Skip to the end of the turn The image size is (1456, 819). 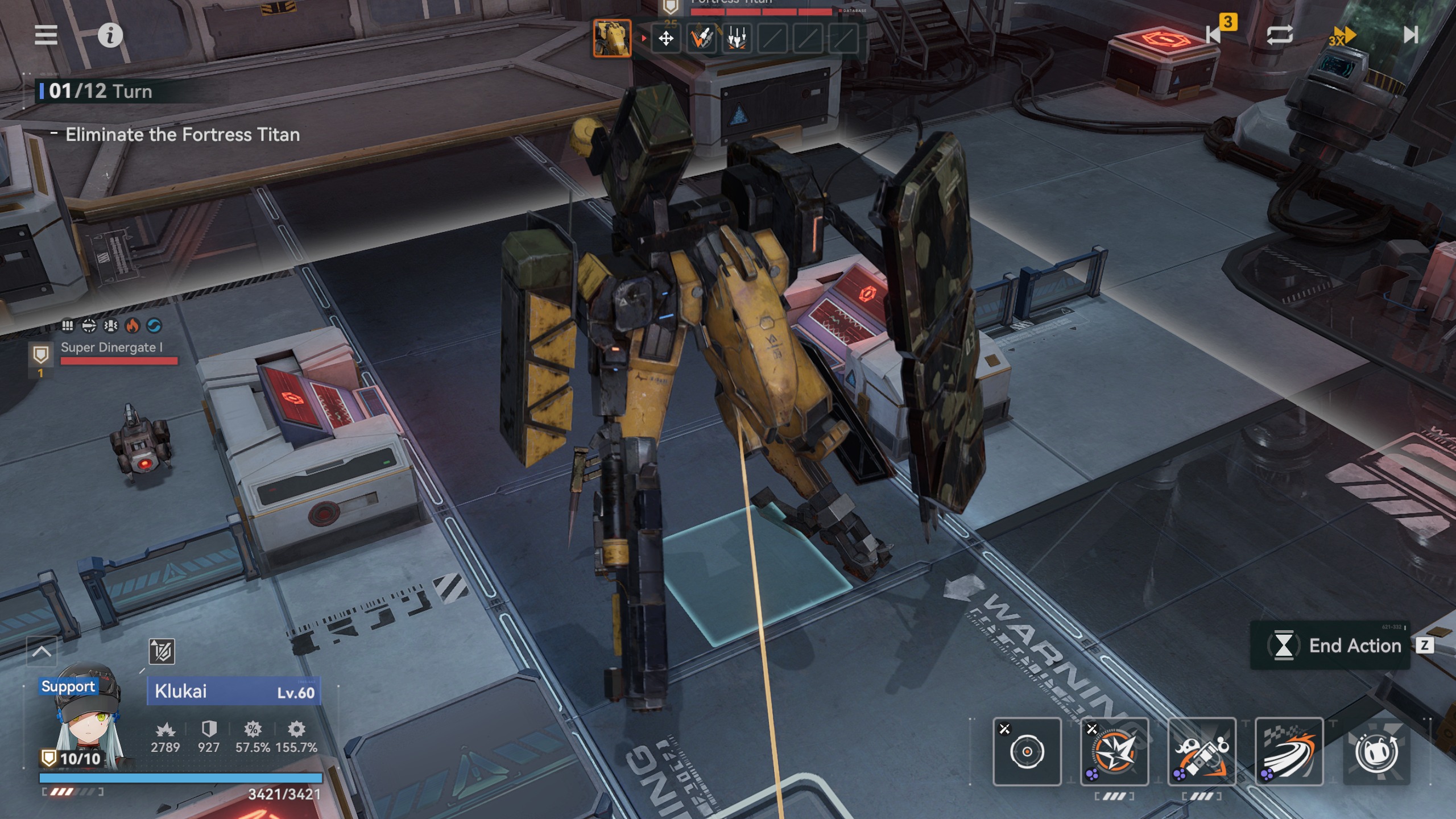coord(1410,35)
